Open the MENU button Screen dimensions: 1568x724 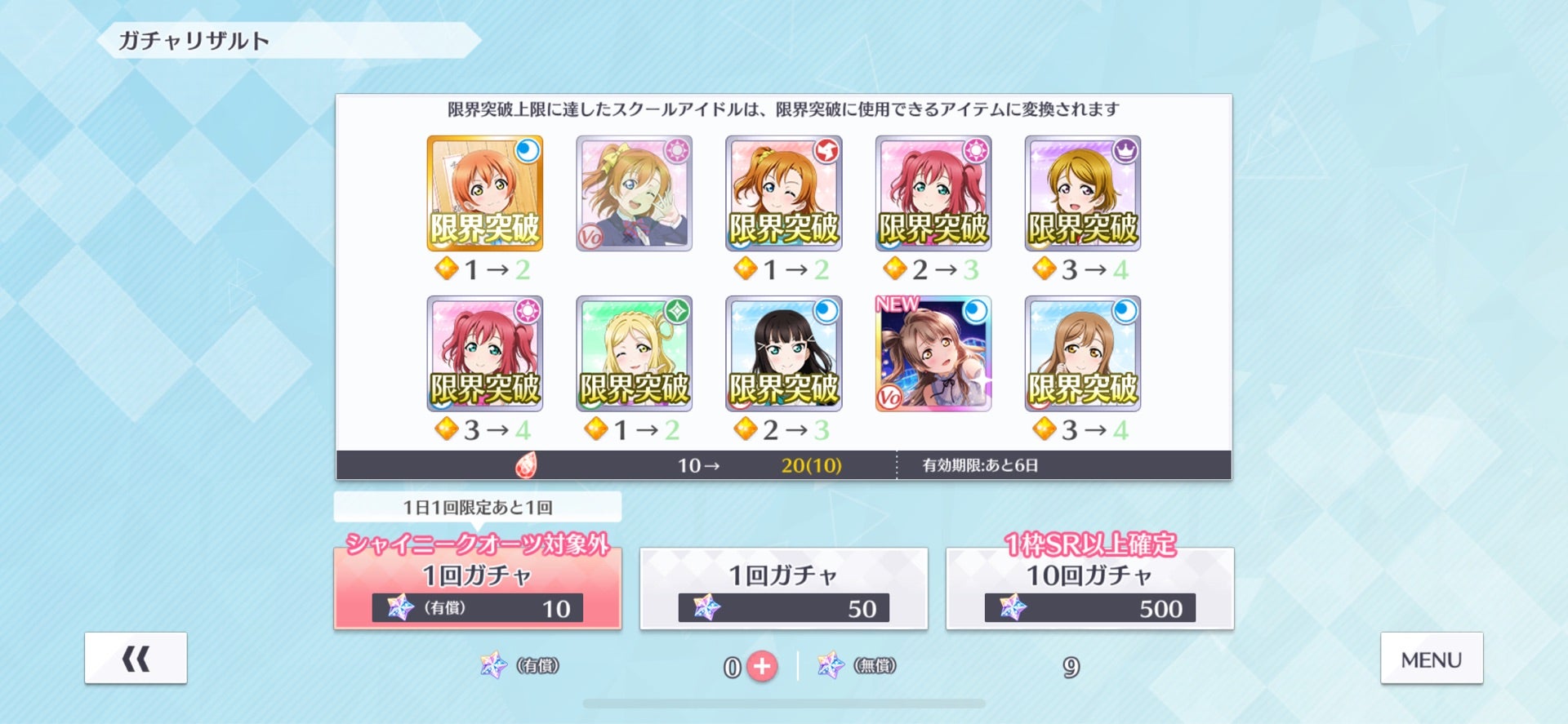[x=1431, y=658]
